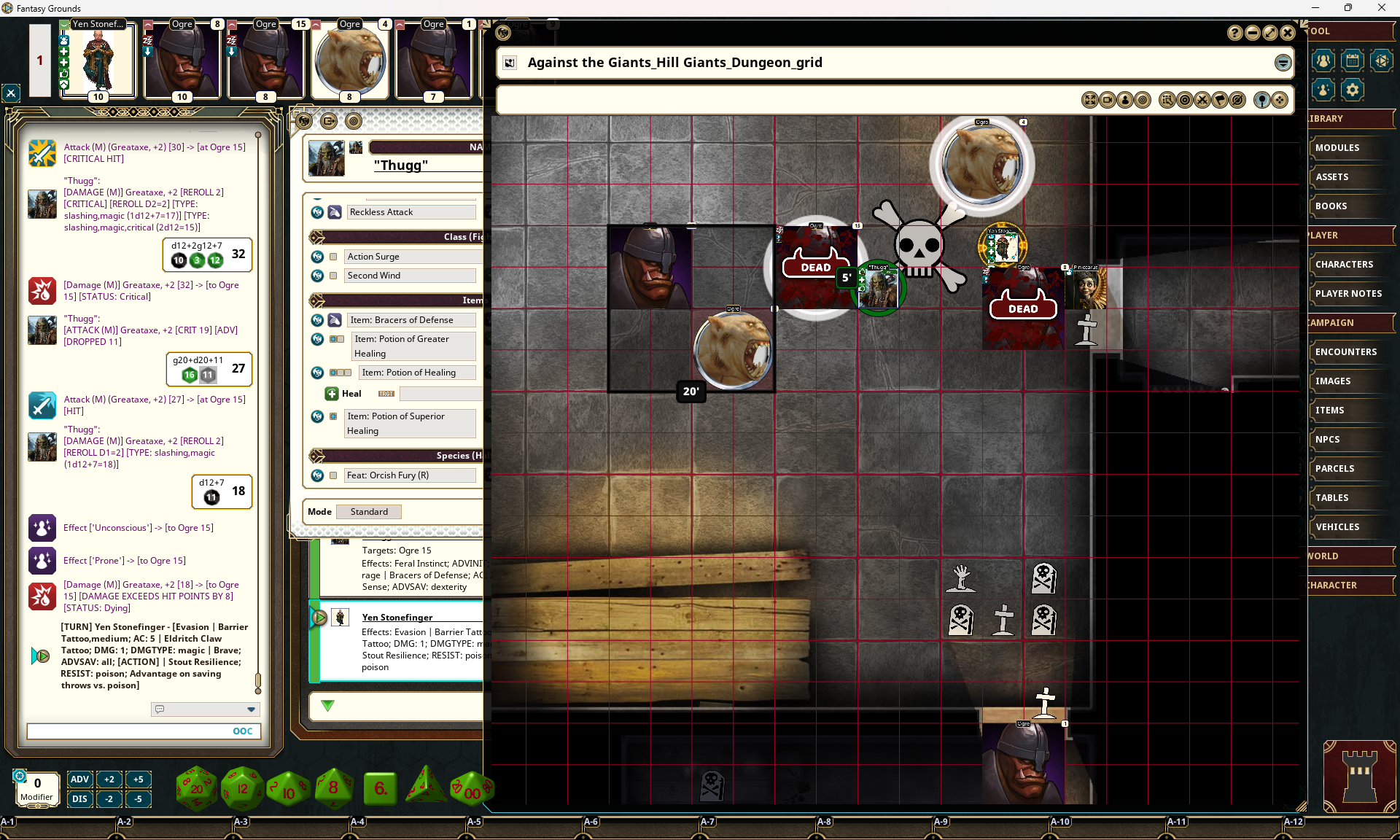Open the dropdown beside the map title bar
Screen dimensions: 1400x840
1283,63
